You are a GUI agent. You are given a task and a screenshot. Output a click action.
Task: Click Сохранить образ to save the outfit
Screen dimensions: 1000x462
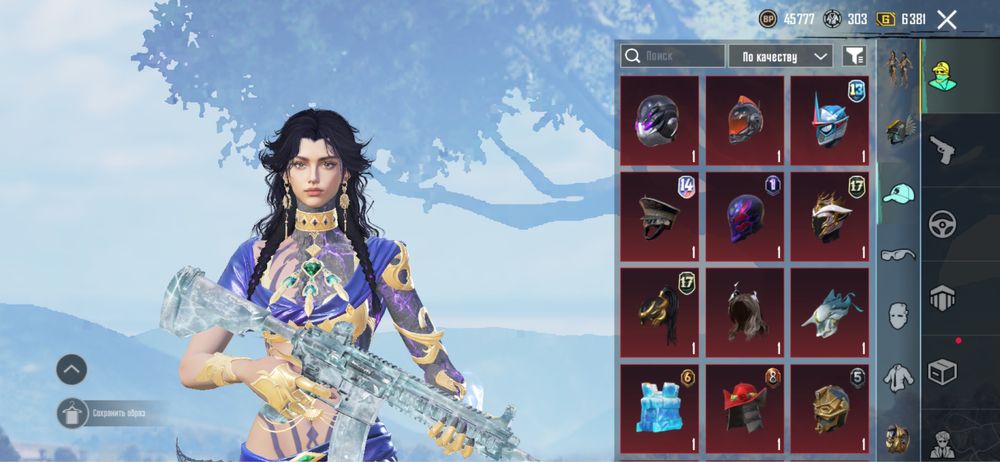click(110, 412)
